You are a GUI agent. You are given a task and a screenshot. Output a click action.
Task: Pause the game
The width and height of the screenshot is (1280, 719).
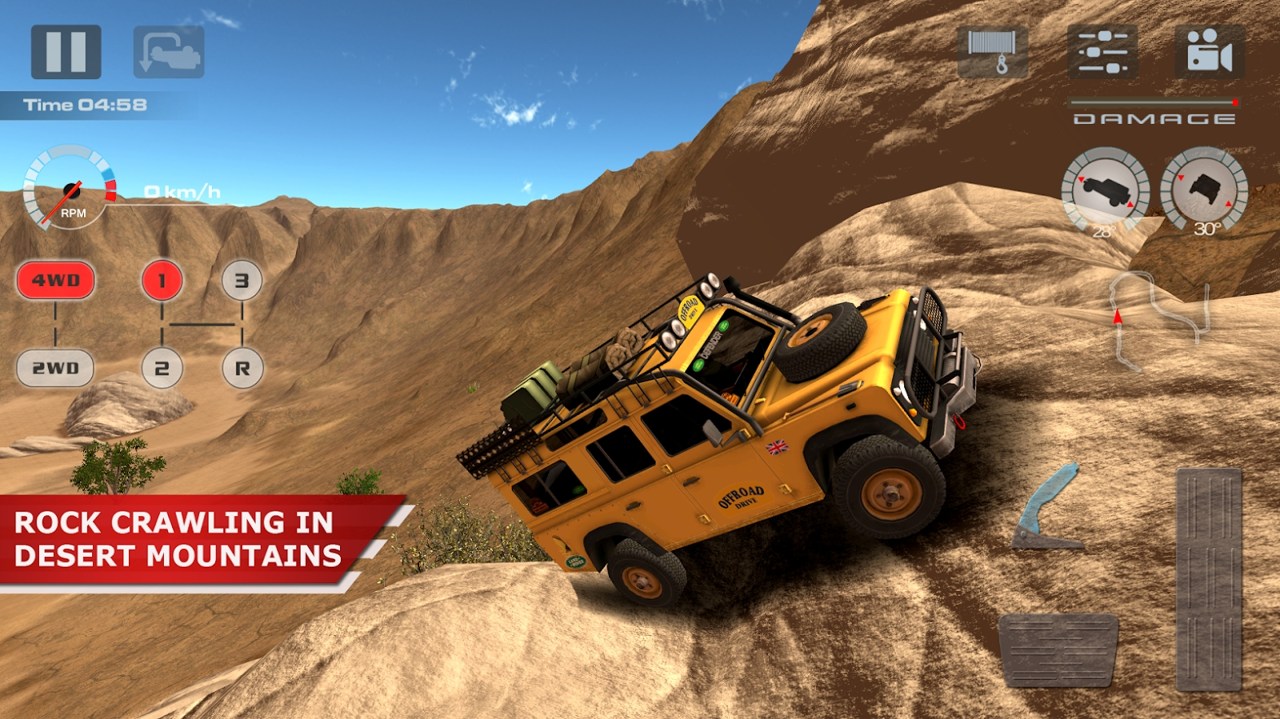66,52
